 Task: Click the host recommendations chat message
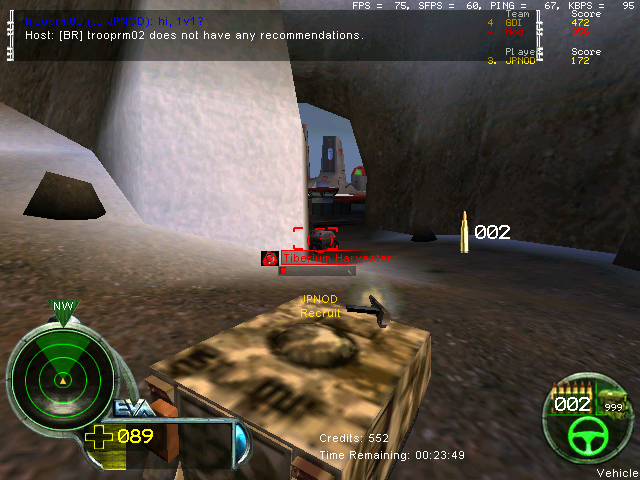[194, 35]
